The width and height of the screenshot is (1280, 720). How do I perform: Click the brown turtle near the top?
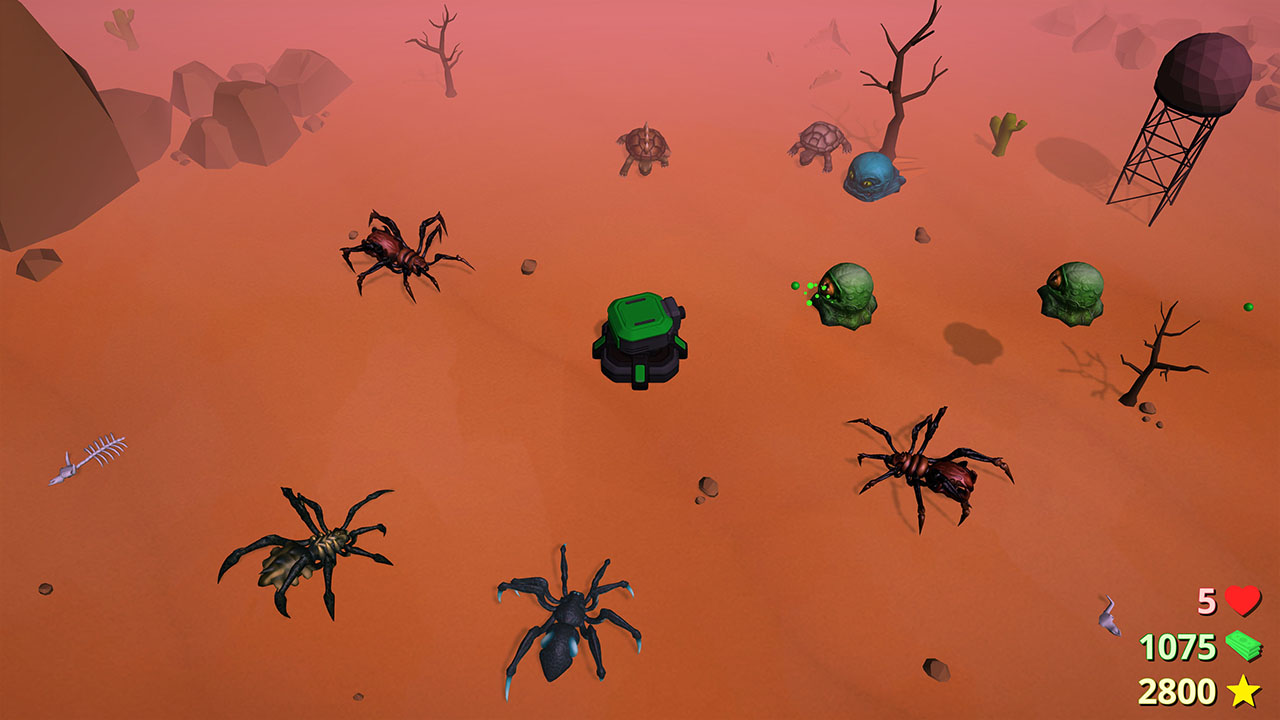pyautogui.click(x=645, y=142)
